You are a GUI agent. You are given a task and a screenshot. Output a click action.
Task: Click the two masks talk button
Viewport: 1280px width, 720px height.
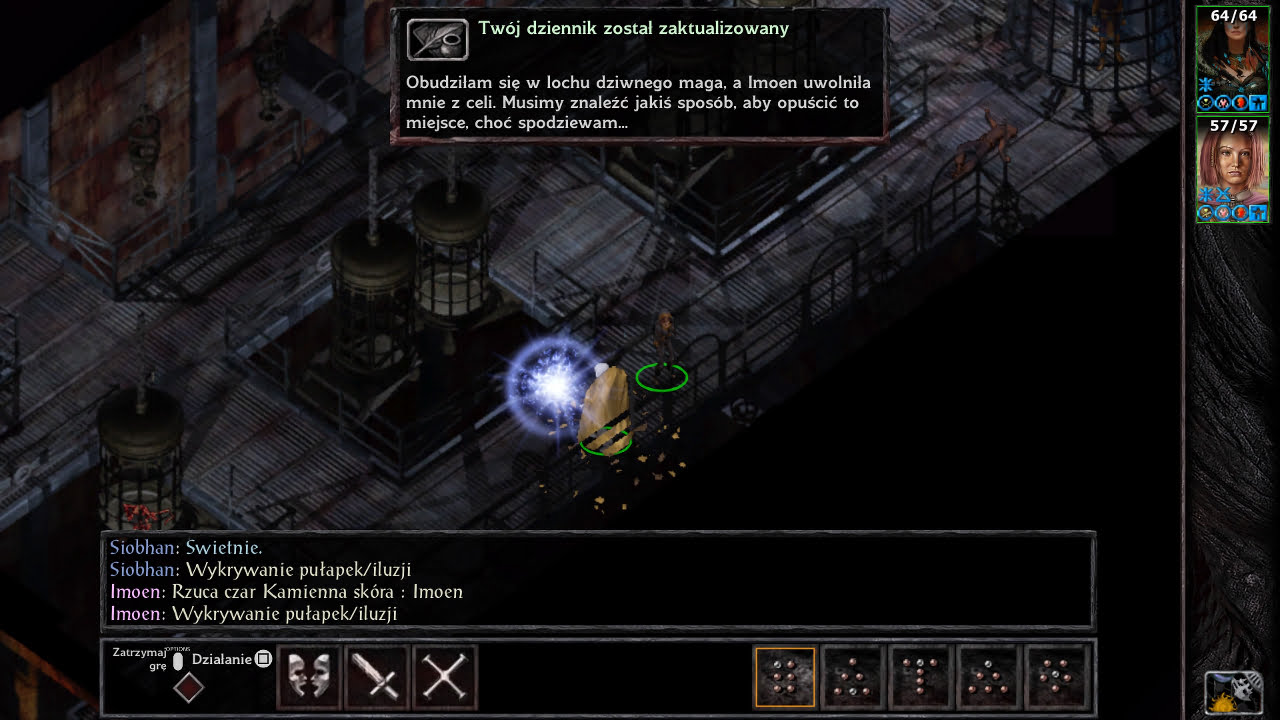point(309,678)
